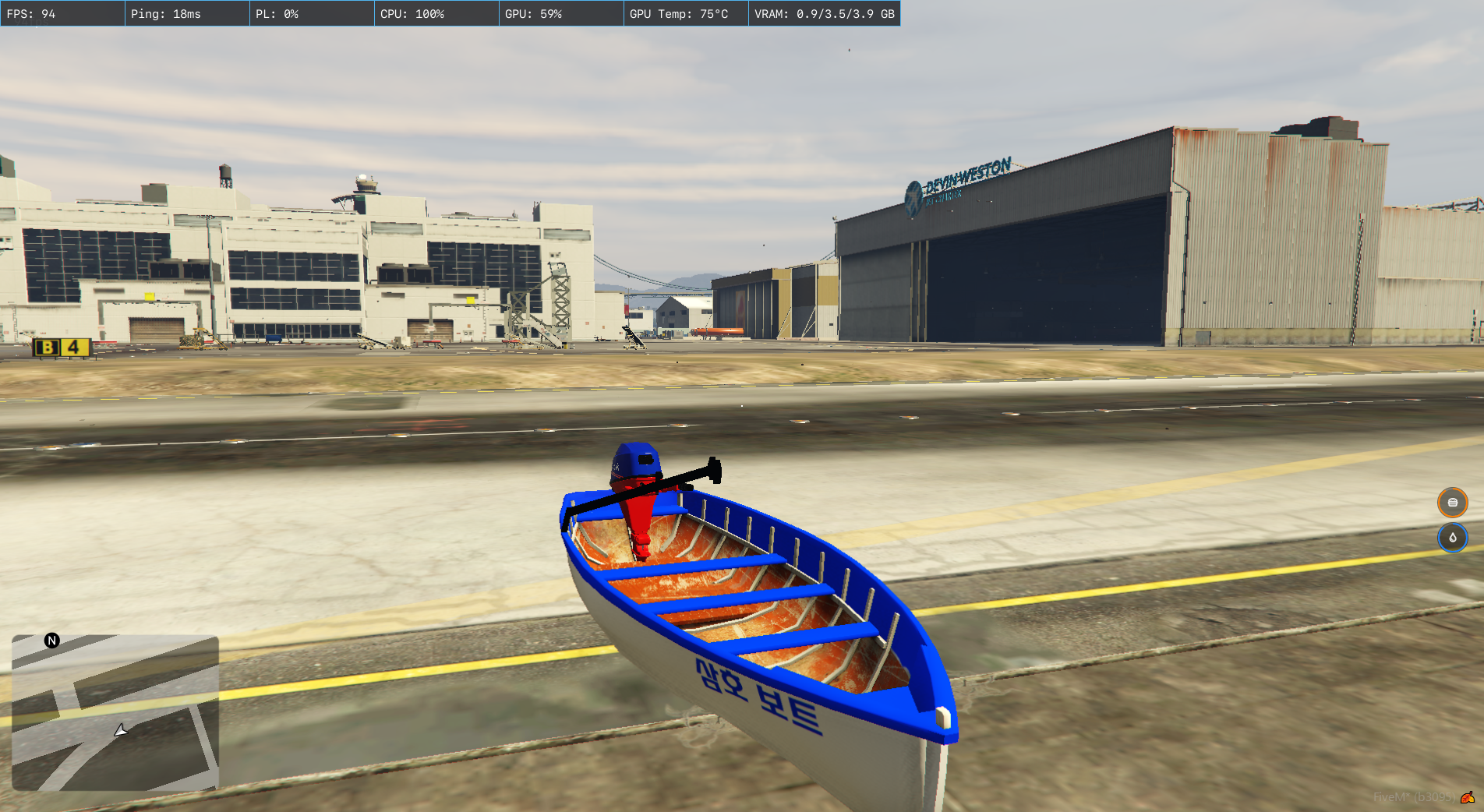Click the water drop thirst icon

coord(1452,538)
